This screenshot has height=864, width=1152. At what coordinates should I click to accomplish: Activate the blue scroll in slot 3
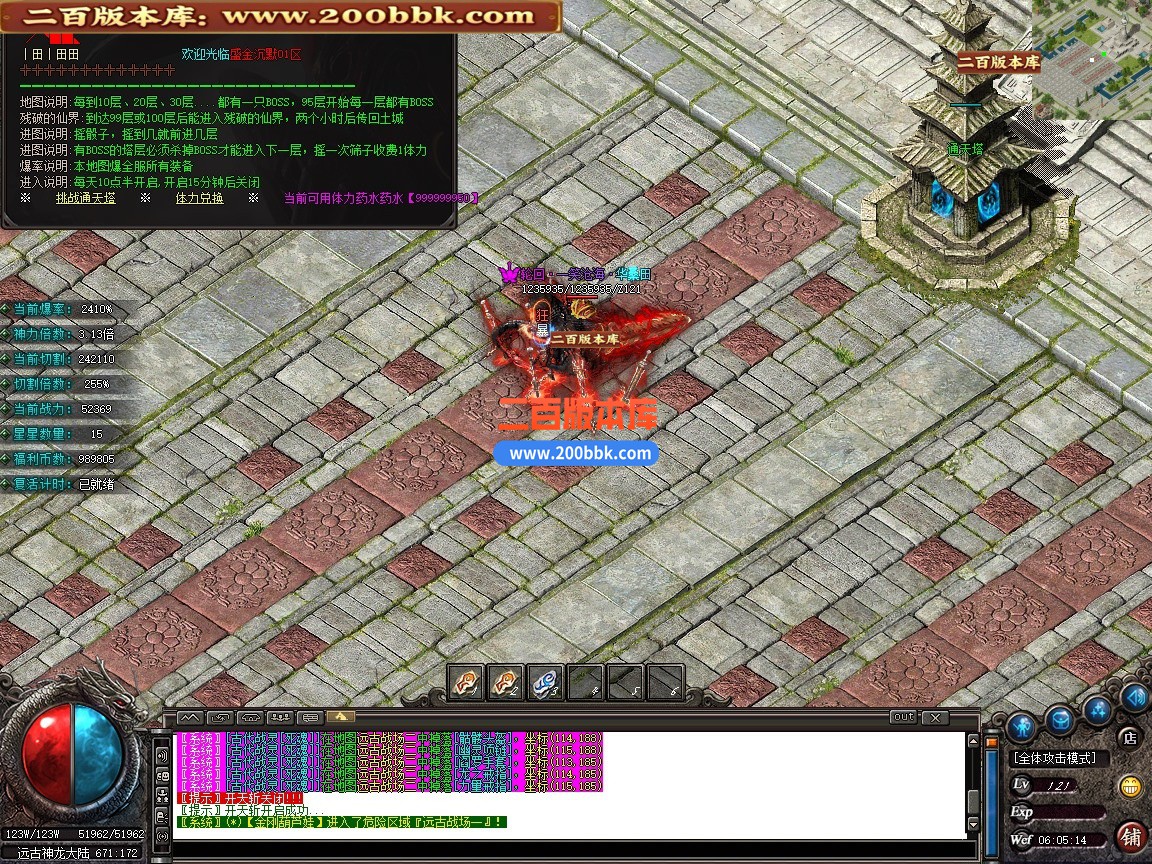coord(545,682)
